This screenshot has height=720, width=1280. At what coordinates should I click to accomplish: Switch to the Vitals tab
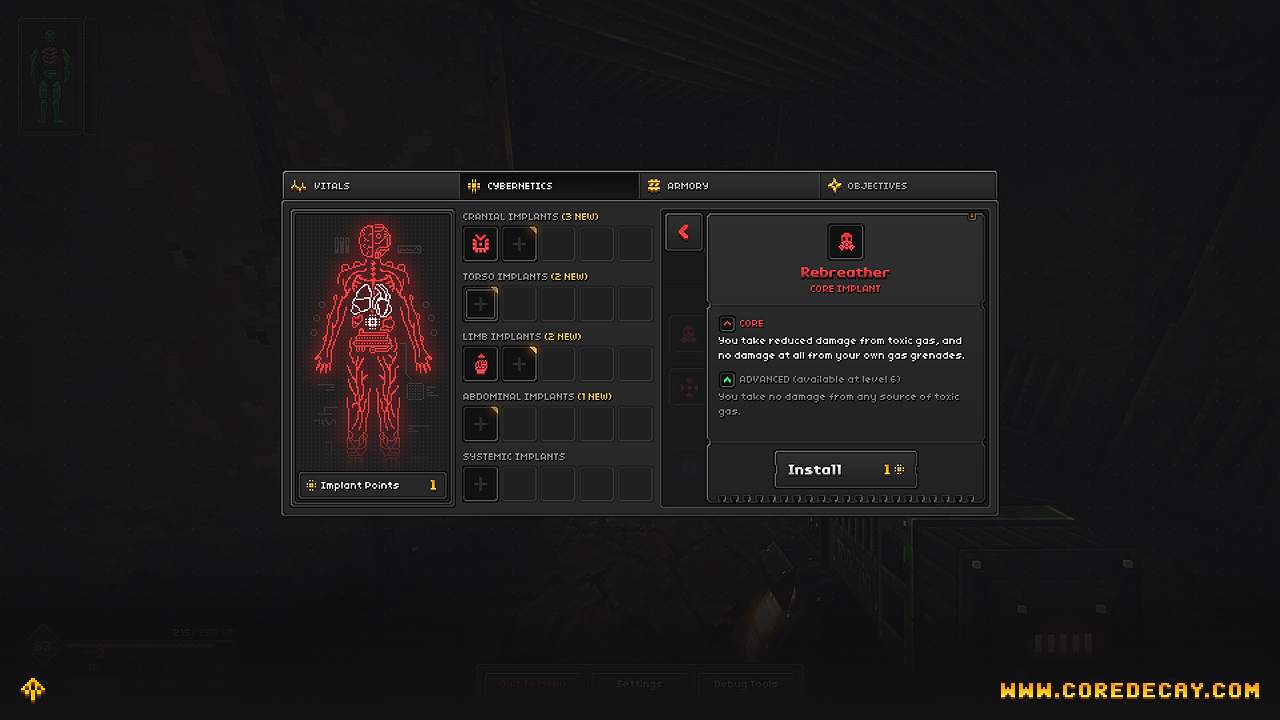pos(371,186)
